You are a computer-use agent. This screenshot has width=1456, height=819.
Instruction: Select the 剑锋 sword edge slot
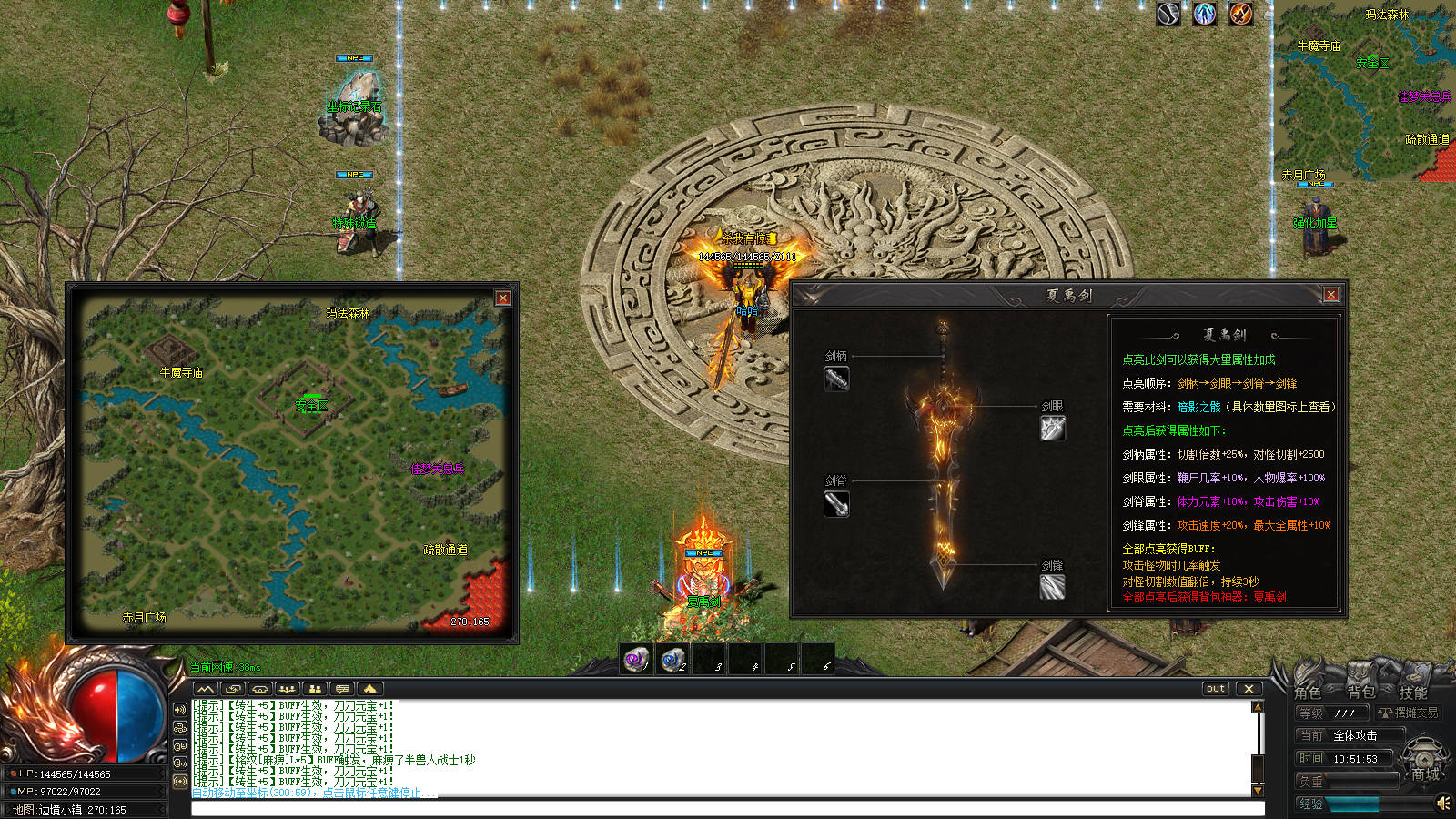(x=1053, y=587)
